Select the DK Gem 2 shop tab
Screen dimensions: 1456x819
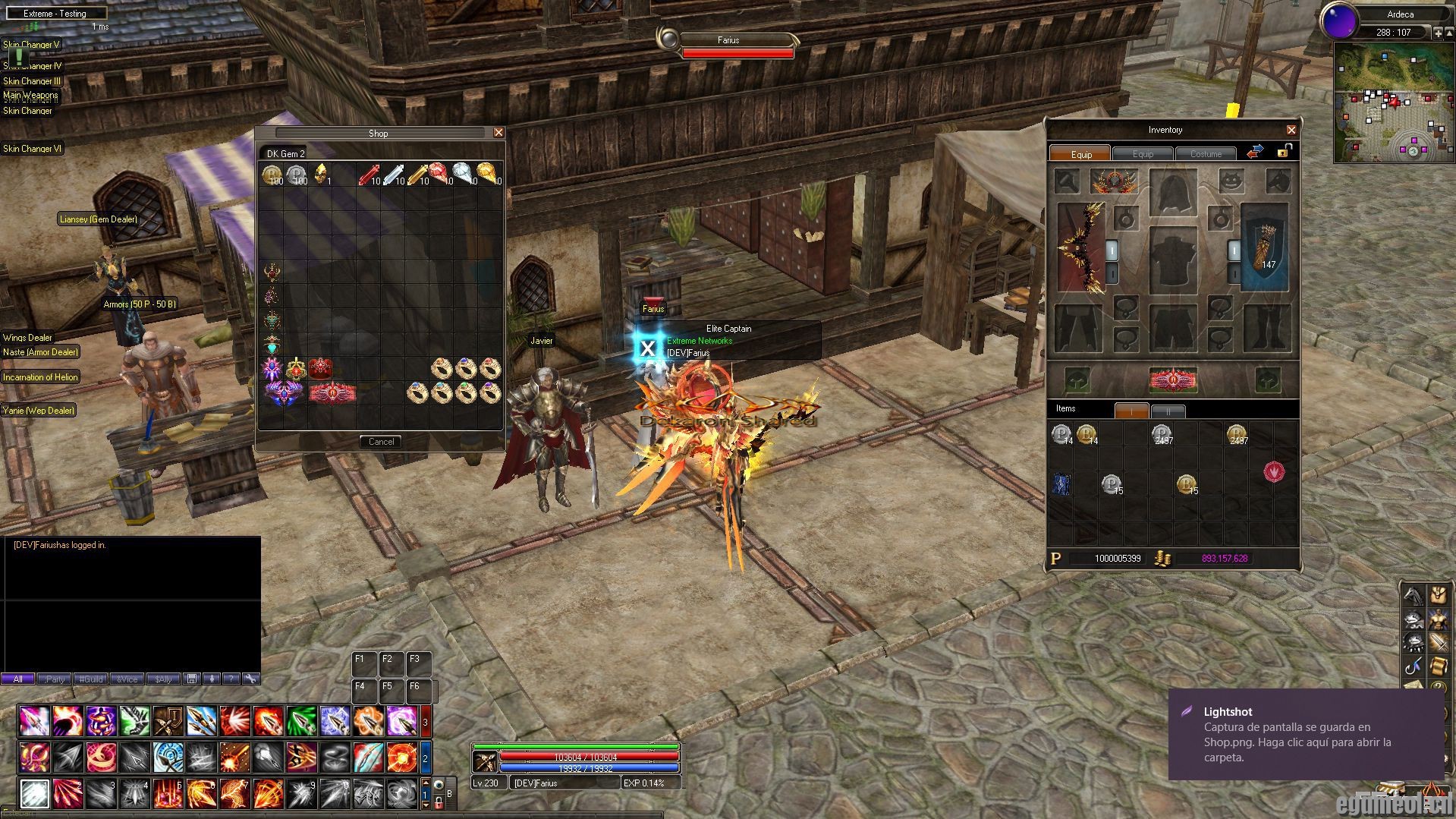point(286,154)
